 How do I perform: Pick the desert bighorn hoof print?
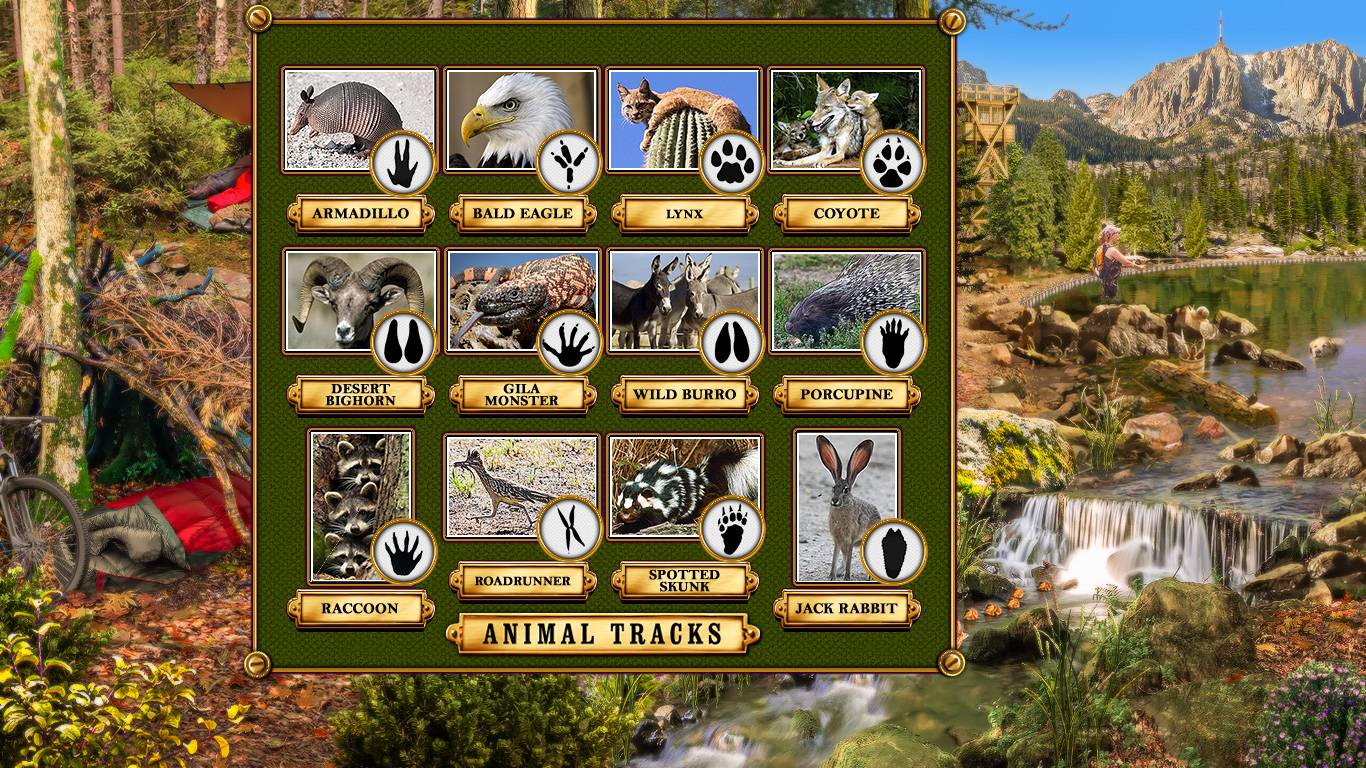(x=403, y=344)
